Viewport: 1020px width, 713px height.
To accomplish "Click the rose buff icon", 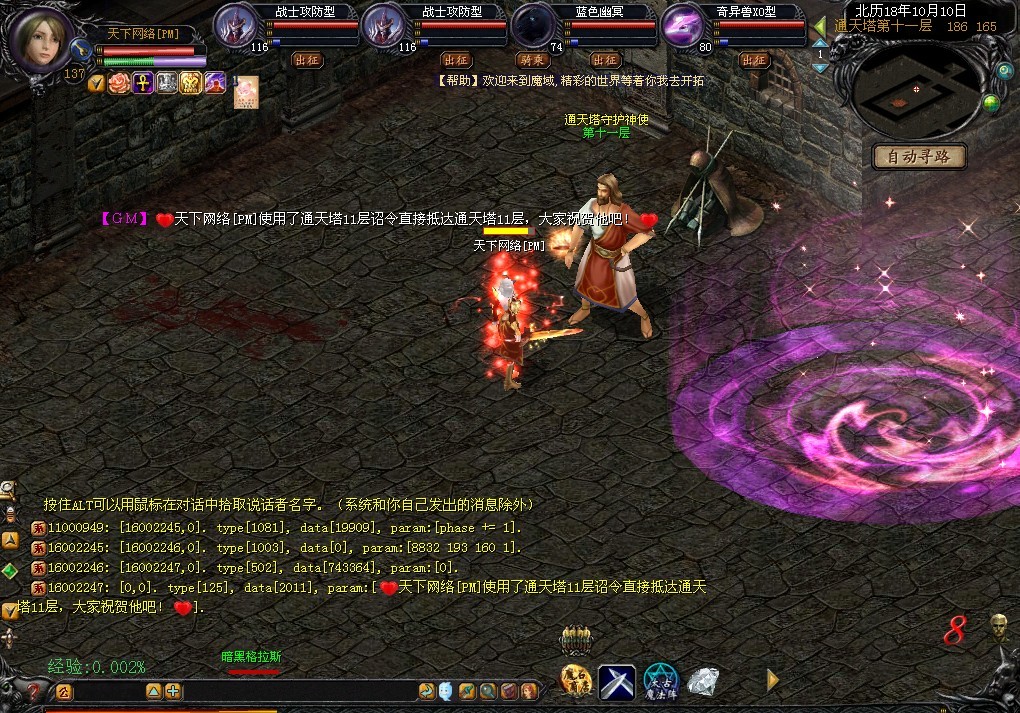I will pyautogui.click(x=119, y=83).
